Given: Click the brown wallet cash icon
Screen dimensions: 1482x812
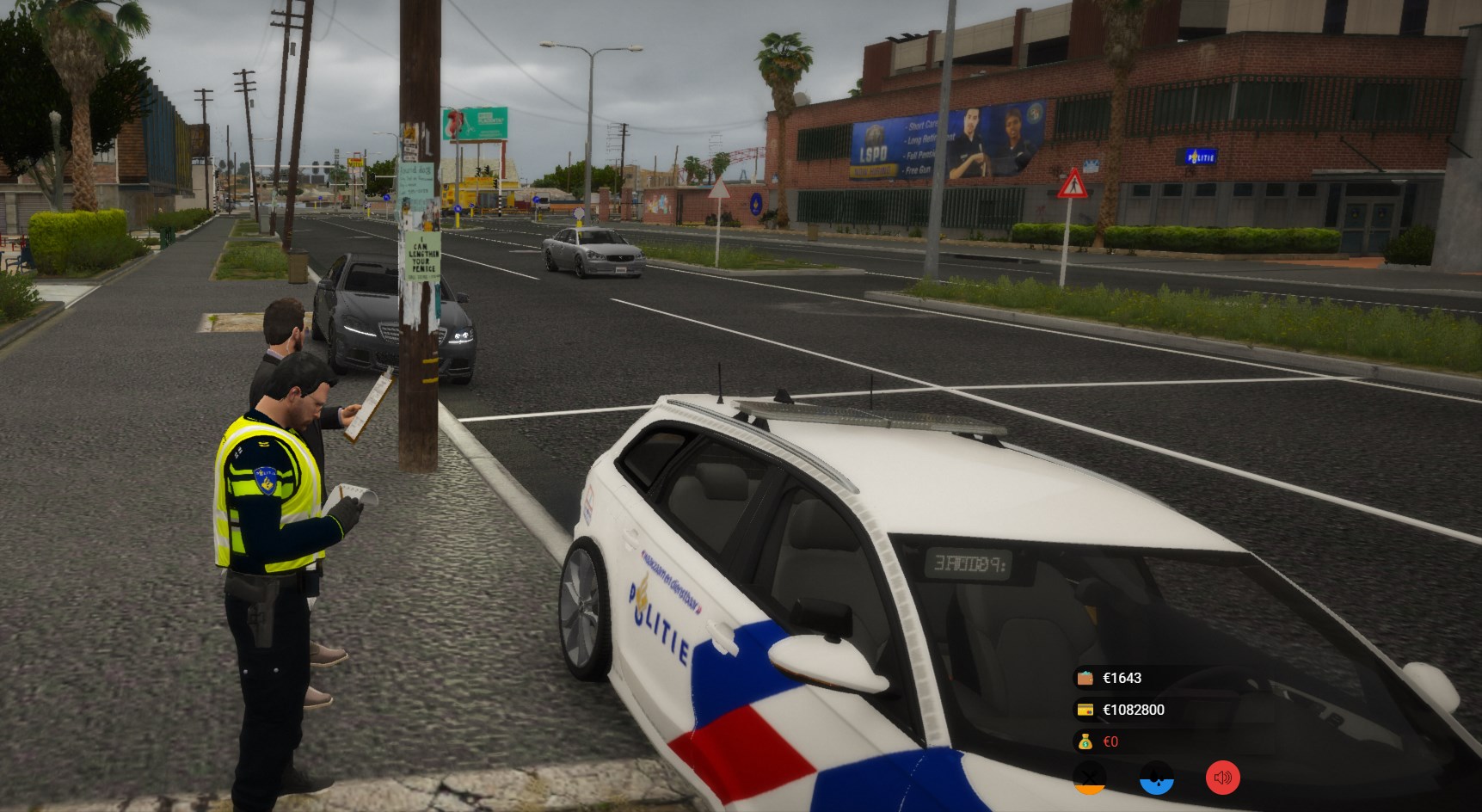Looking at the screenshot, I should coord(1085,678).
